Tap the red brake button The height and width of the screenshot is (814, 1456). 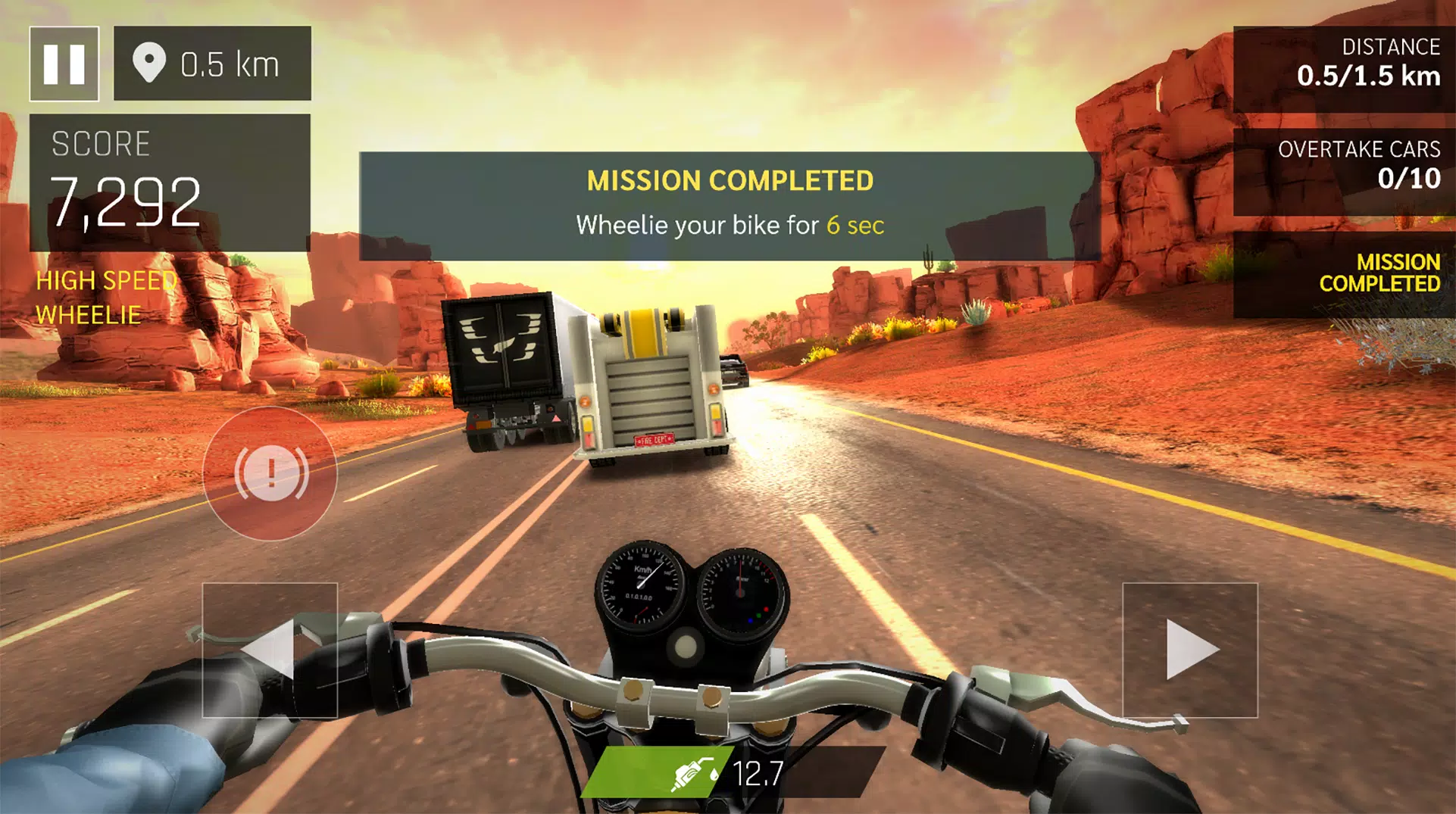click(270, 473)
